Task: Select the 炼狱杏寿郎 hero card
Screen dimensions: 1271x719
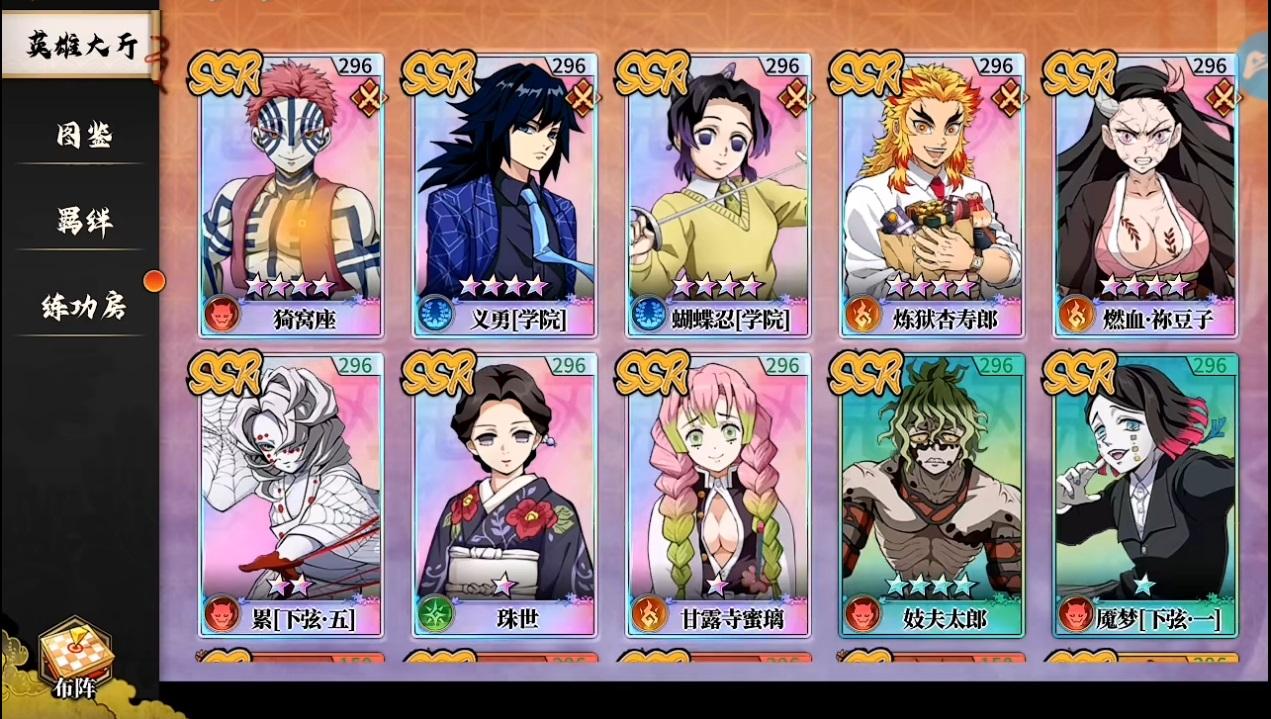Action: tap(932, 195)
